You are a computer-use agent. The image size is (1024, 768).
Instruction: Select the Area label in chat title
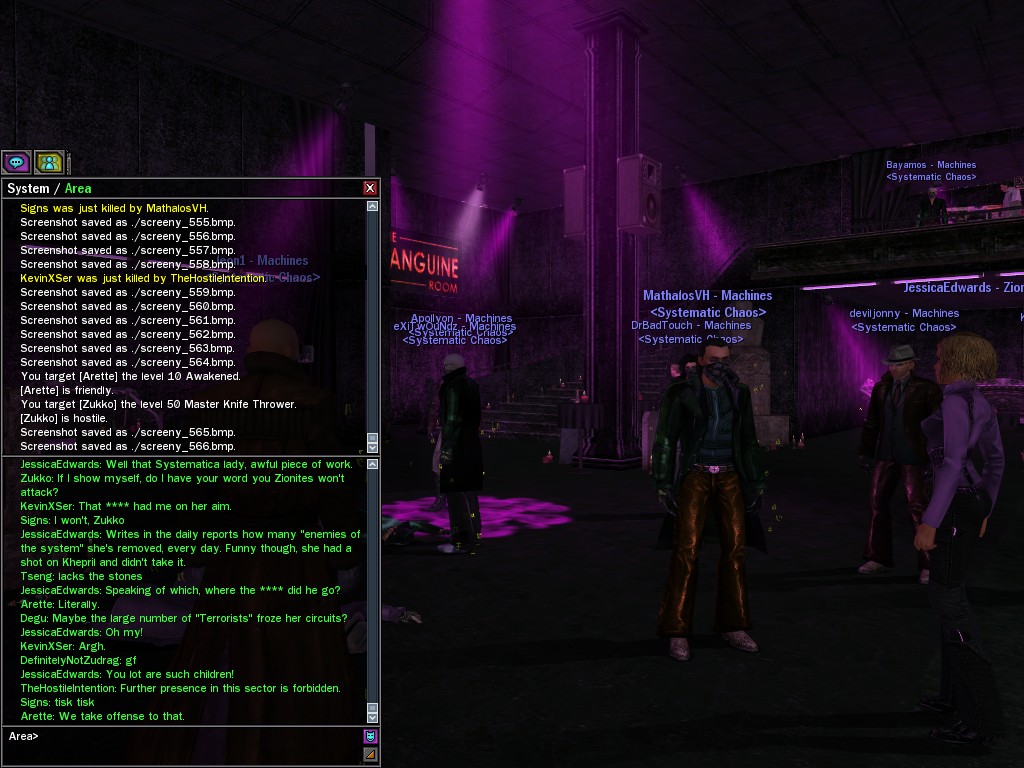[x=78, y=189]
